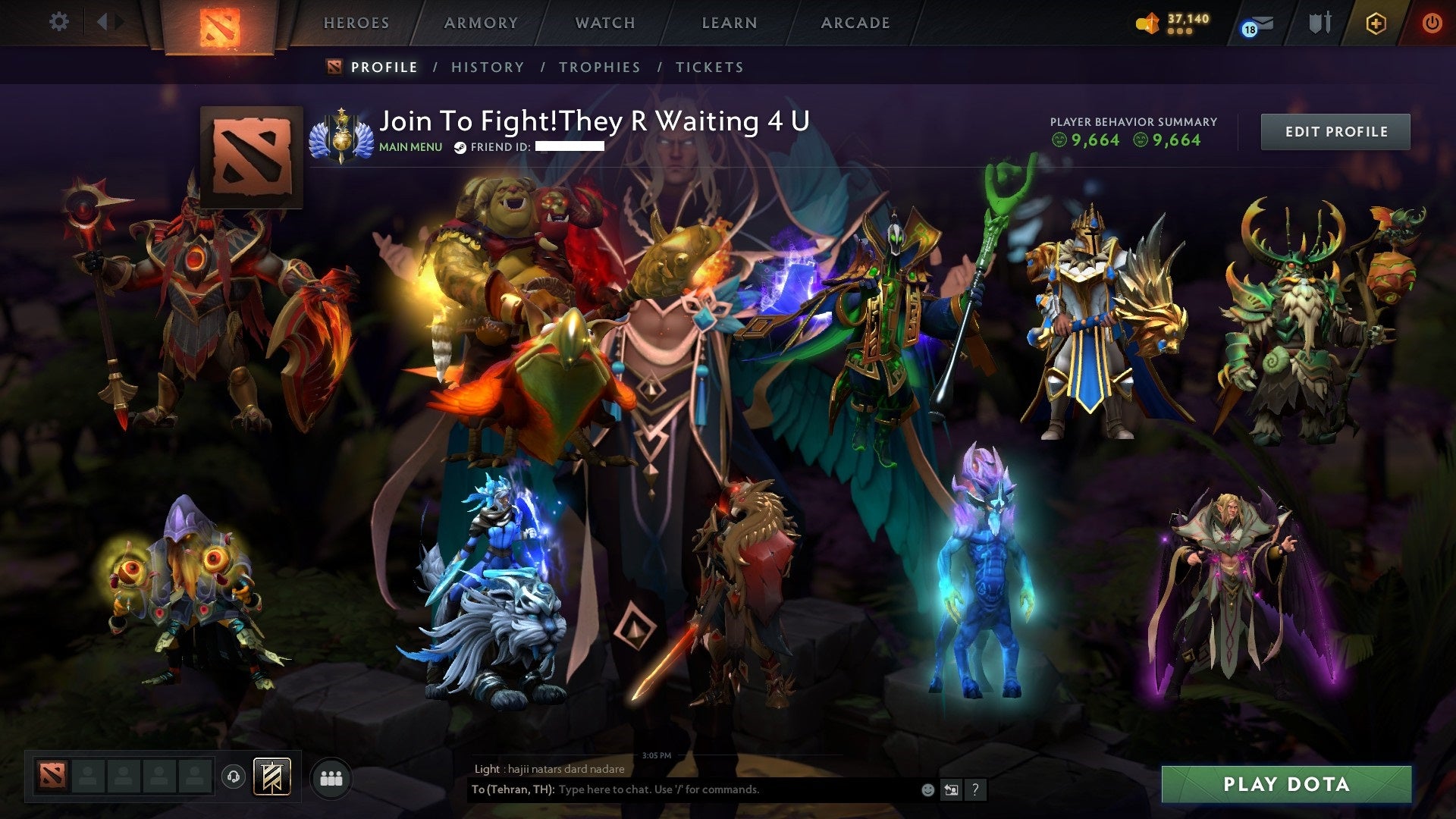1456x819 pixels.
Task: Expand the MAIN MENU rank dropdown
Action: pyautogui.click(x=409, y=147)
